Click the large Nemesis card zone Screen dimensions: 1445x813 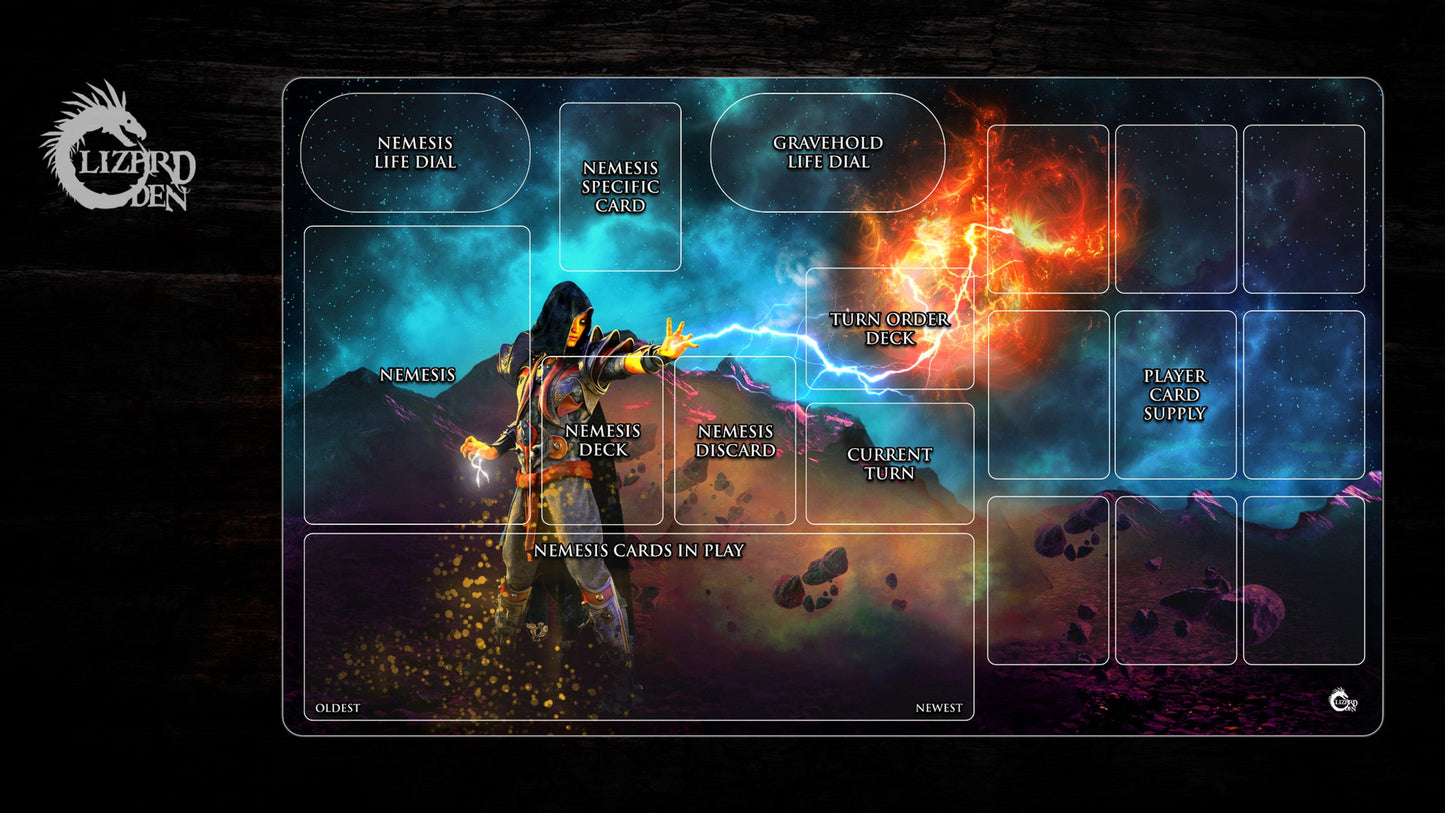[x=417, y=374]
